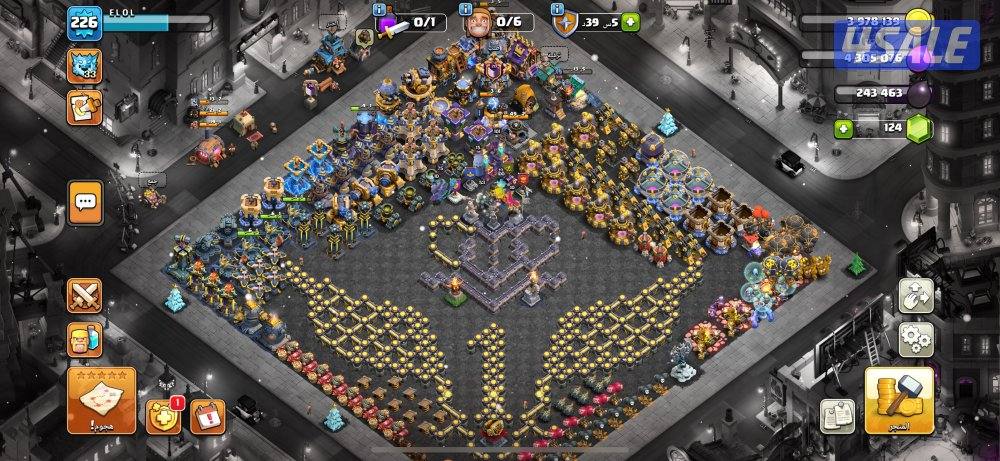Open the calendar events button
Viewport: 1000px width, 461px height.
(208, 414)
